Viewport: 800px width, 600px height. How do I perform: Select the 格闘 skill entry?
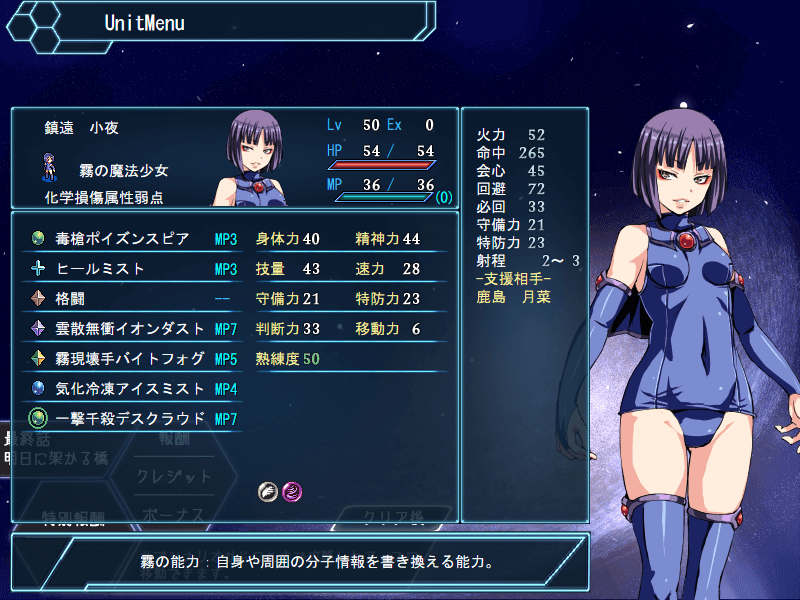[125, 298]
